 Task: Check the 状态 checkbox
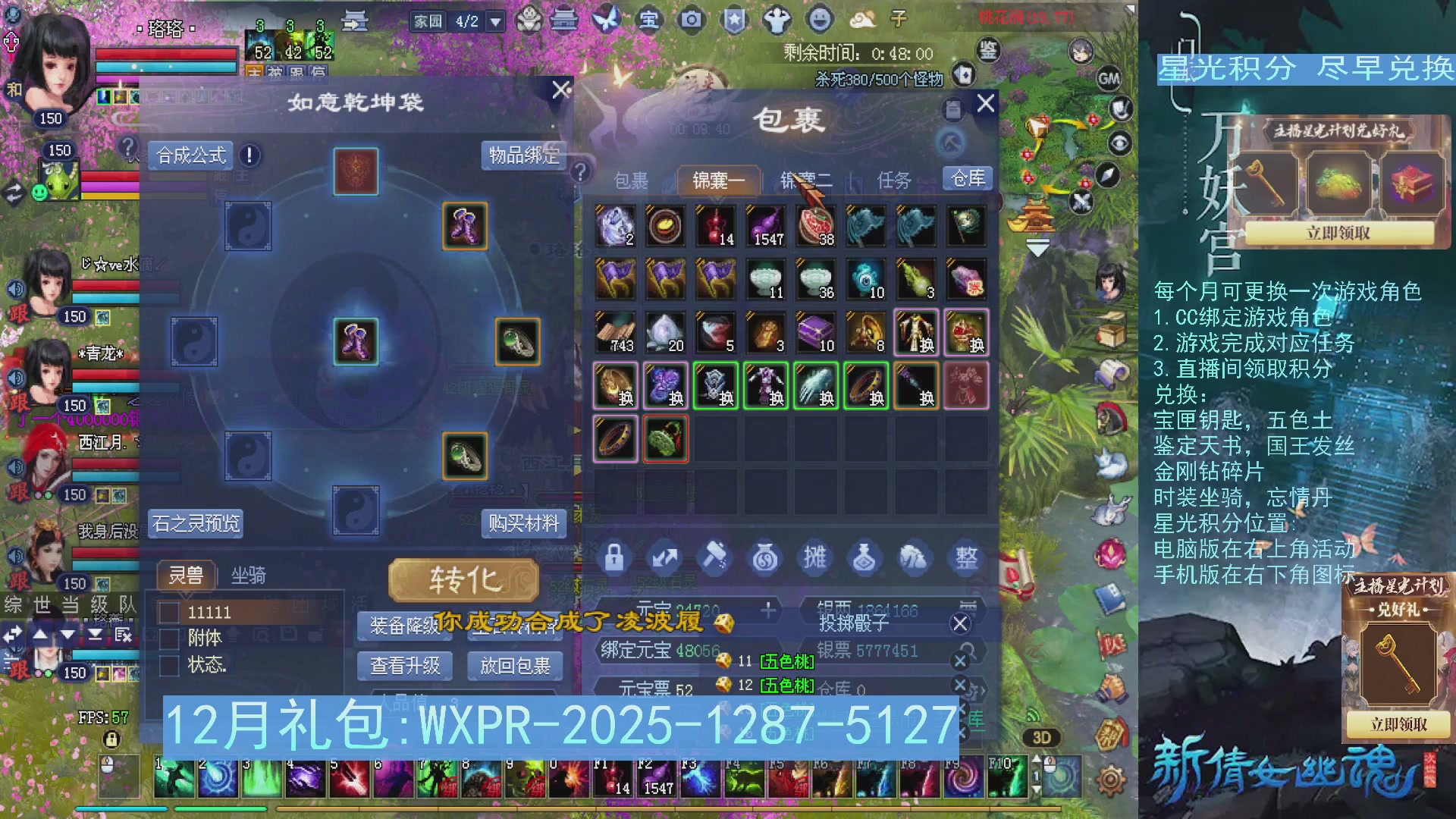coord(168,665)
